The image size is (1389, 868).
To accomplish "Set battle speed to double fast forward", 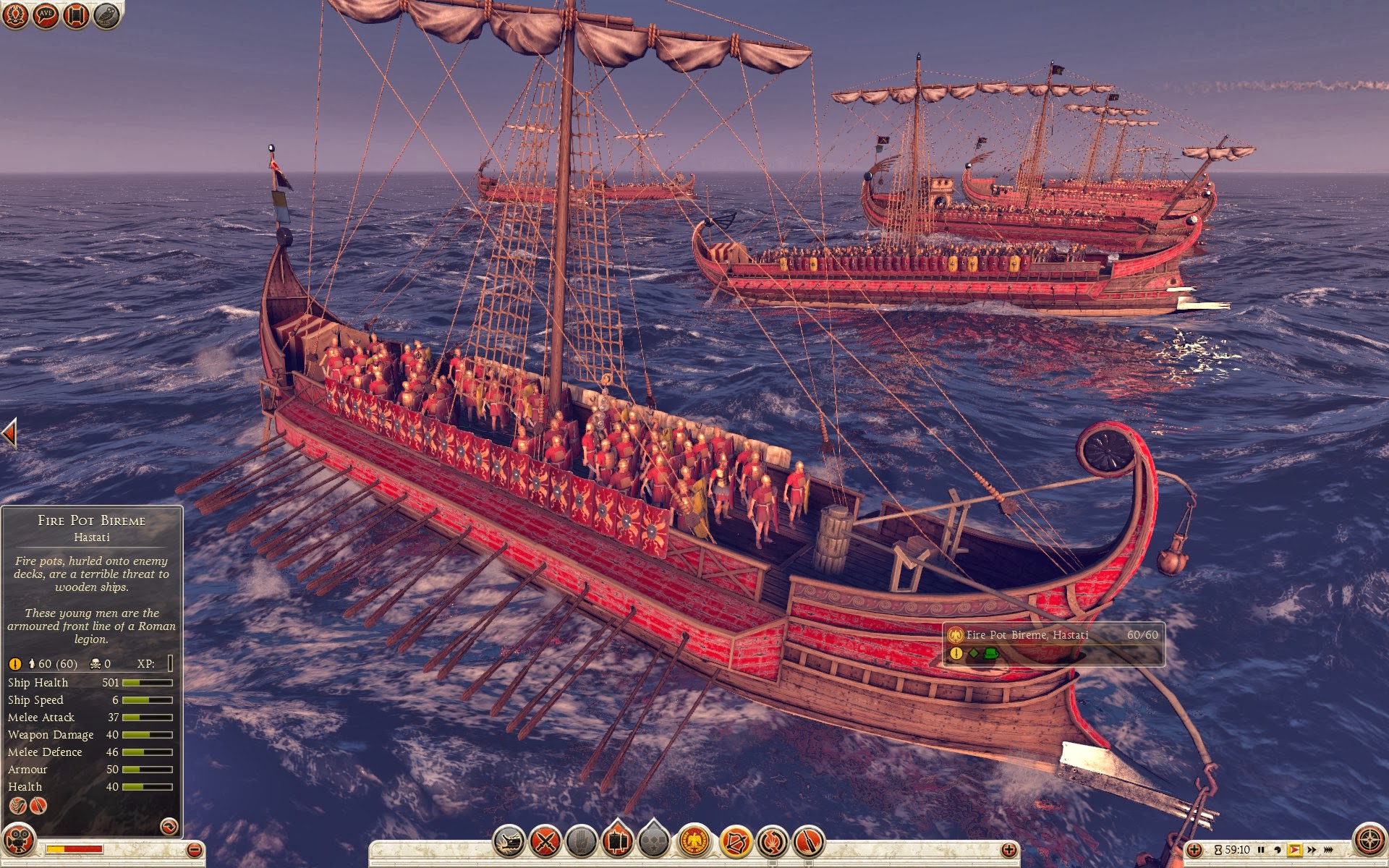I will [x=1312, y=850].
